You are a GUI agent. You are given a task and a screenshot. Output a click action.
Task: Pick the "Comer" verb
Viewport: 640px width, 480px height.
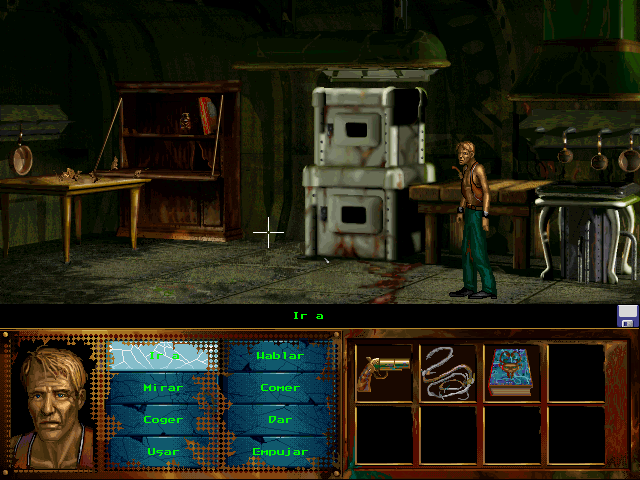click(x=279, y=387)
